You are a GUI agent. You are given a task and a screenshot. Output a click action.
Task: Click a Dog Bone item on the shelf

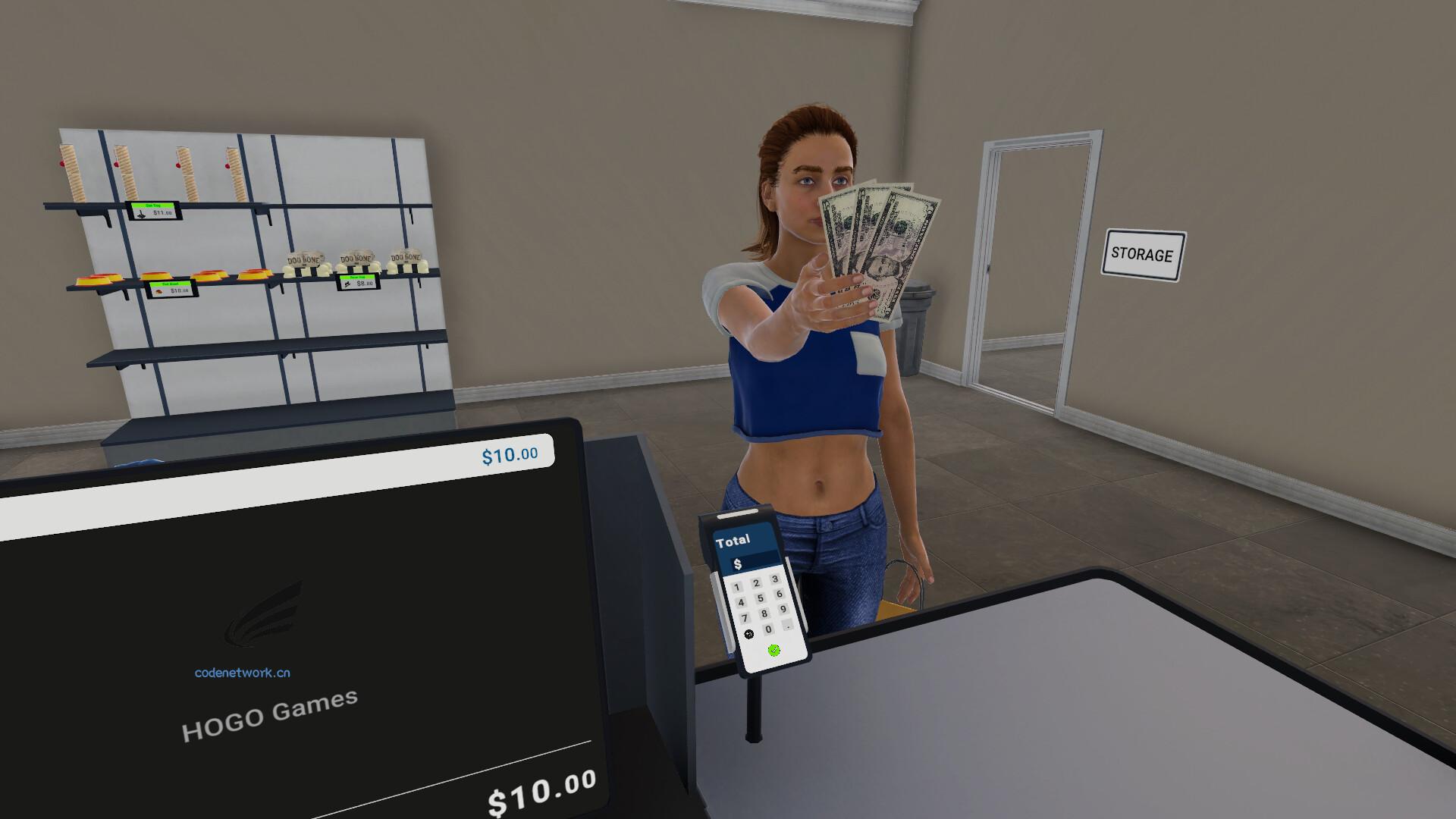tap(306, 261)
